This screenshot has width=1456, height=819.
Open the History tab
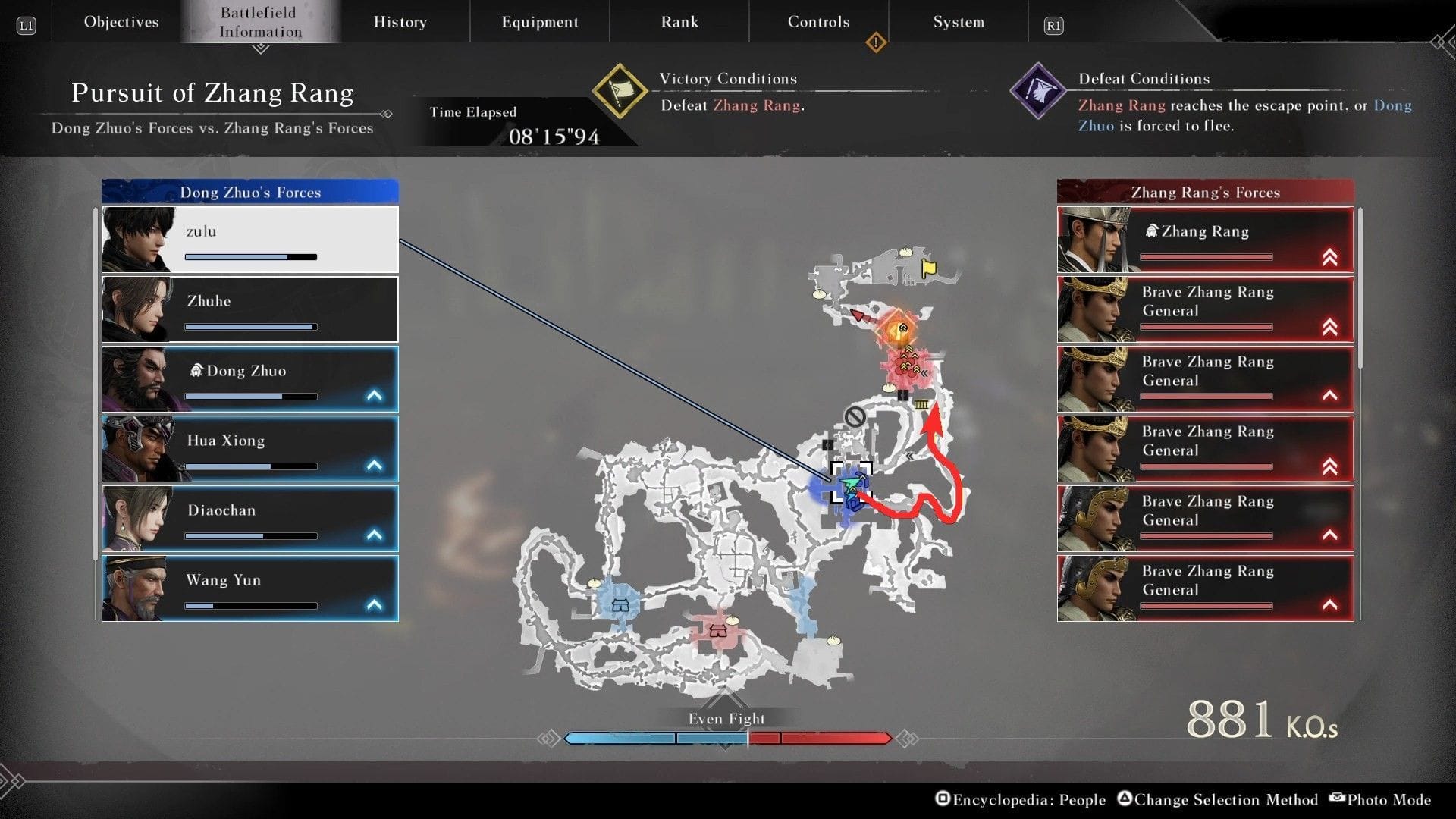tap(400, 22)
